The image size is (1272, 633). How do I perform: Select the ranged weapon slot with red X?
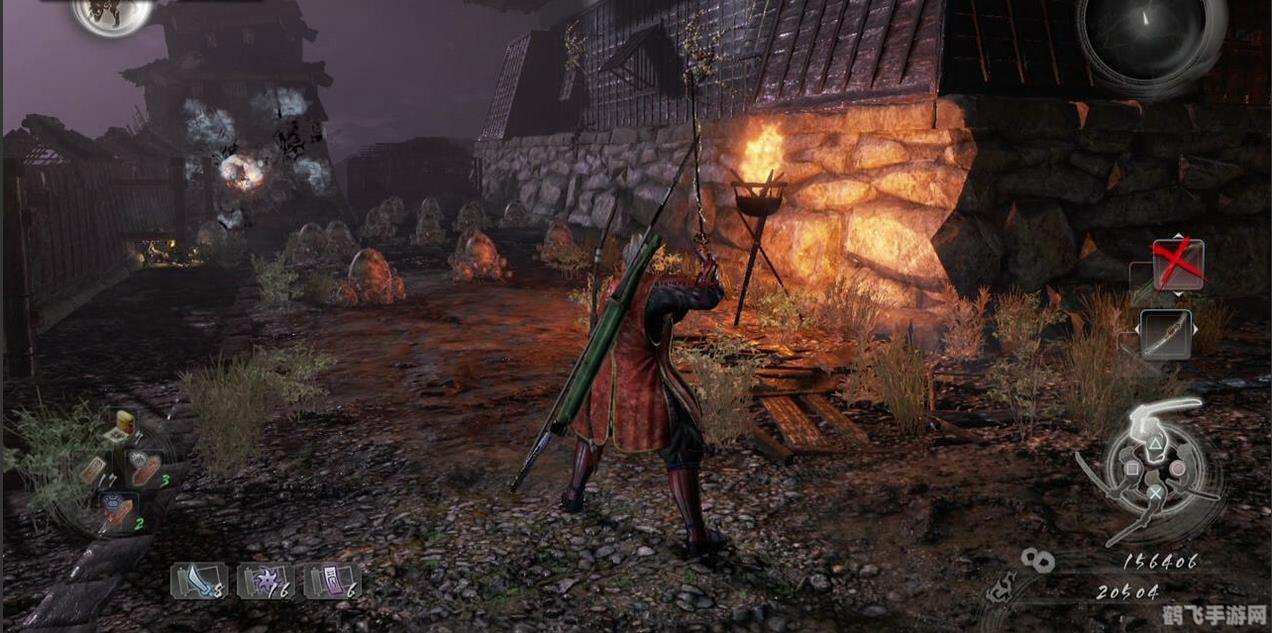[1177, 264]
